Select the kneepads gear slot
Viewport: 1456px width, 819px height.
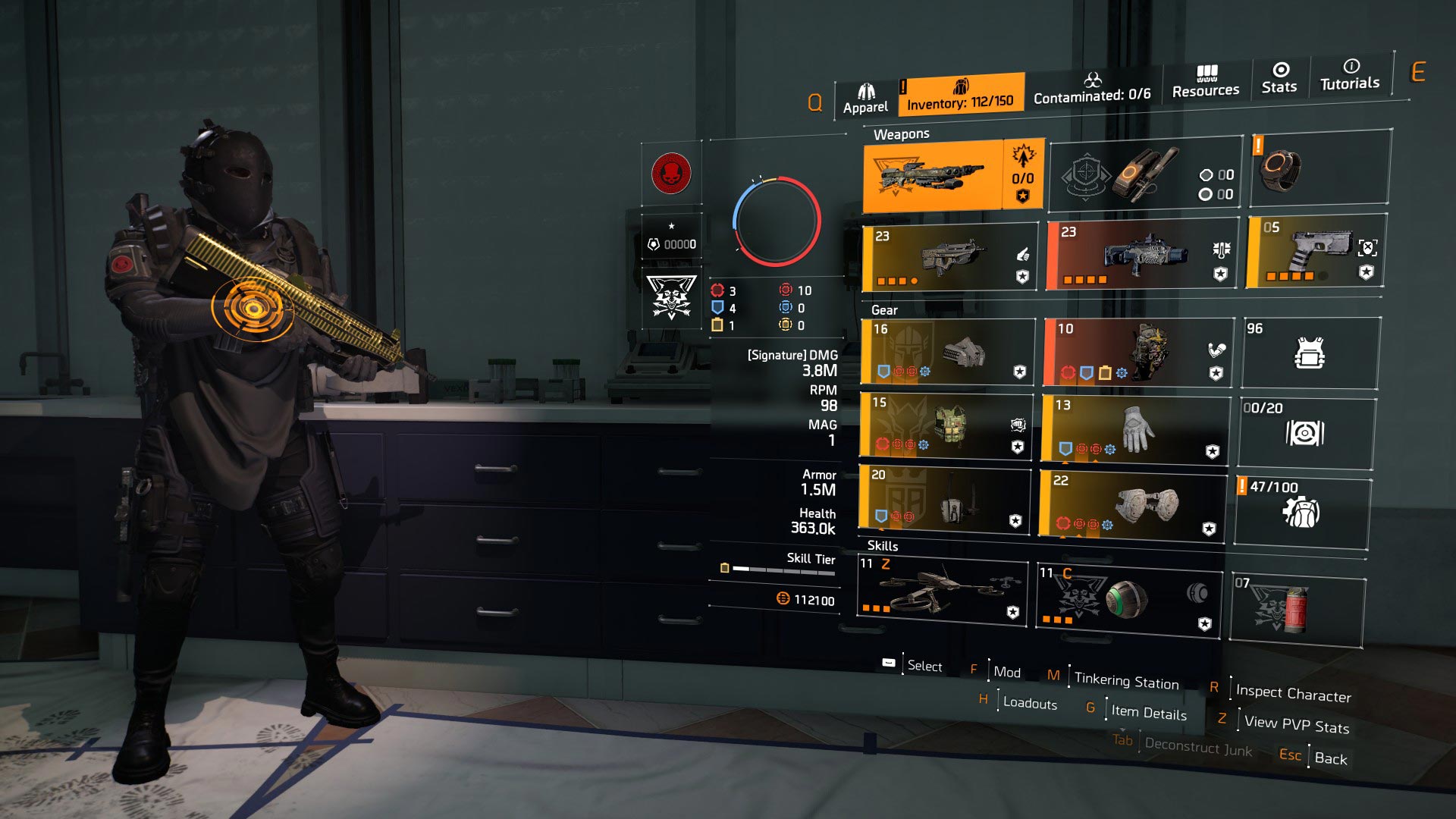click(x=1132, y=506)
